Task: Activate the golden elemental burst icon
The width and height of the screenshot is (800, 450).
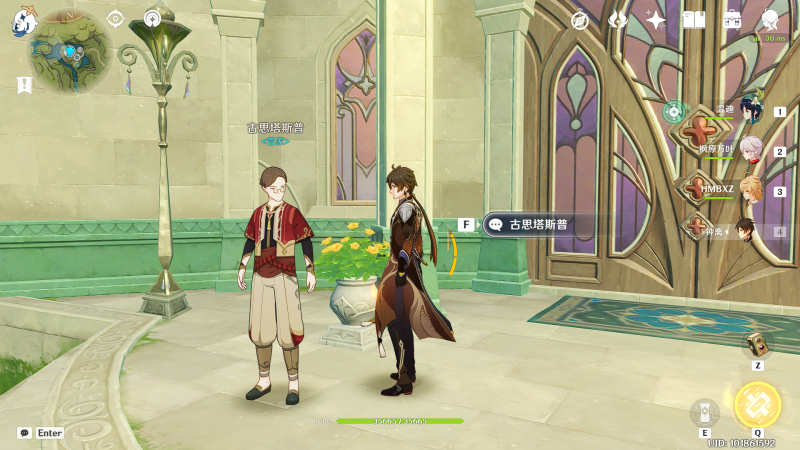Action: [757, 404]
